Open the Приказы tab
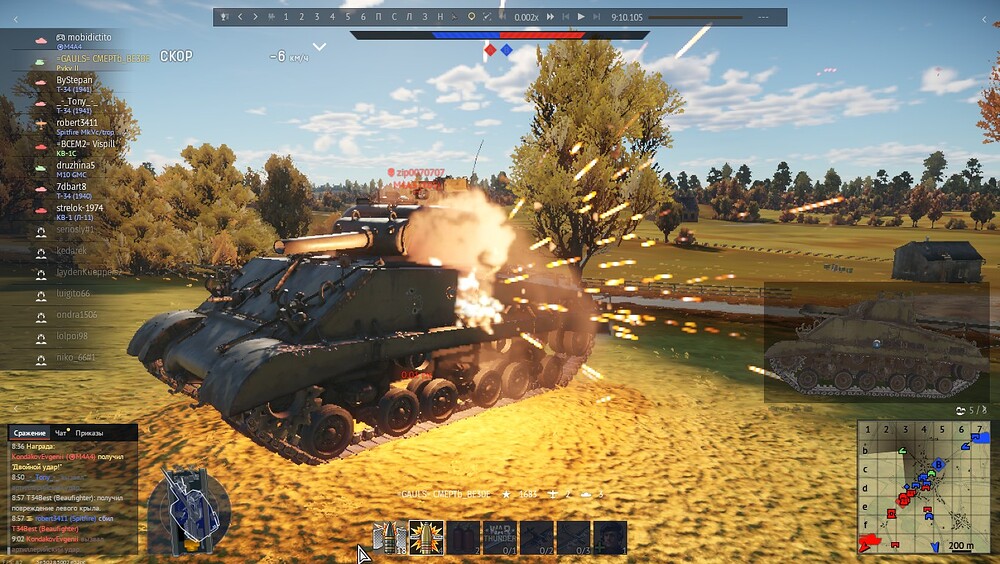The height and width of the screenshot is (564, 1000). coord(90,433)
